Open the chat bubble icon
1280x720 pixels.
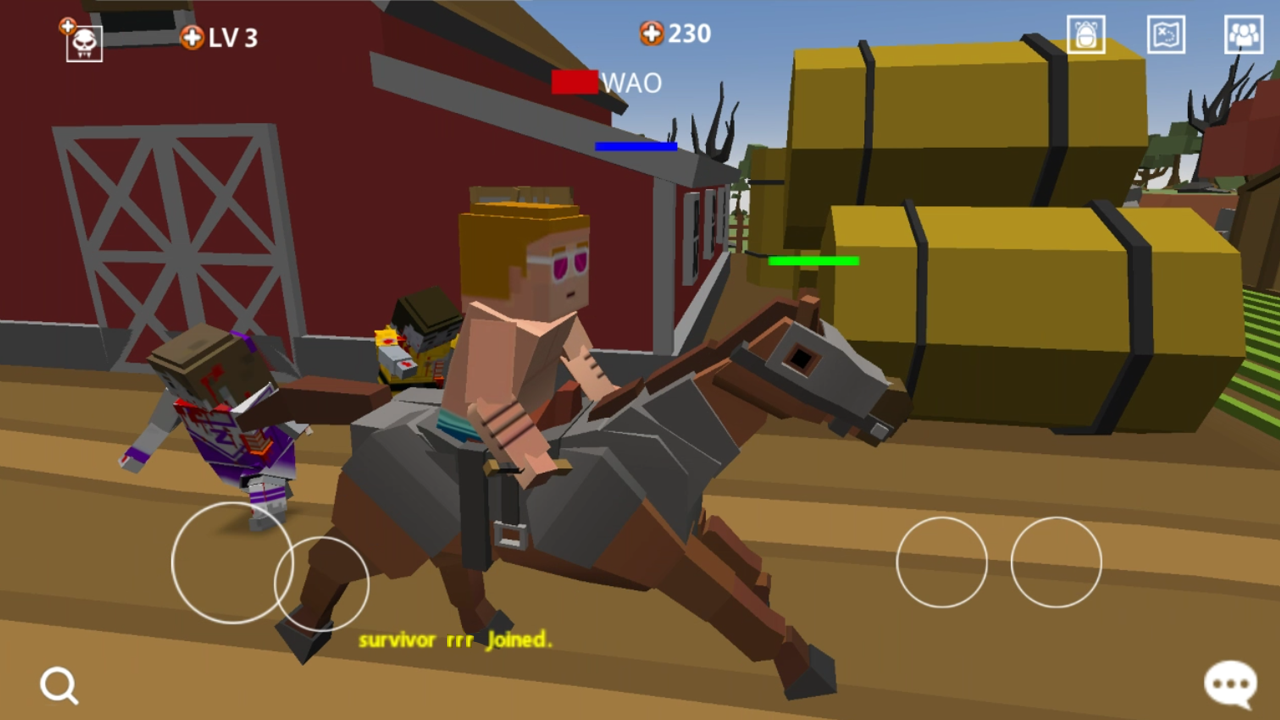(x=1230, y=681)
